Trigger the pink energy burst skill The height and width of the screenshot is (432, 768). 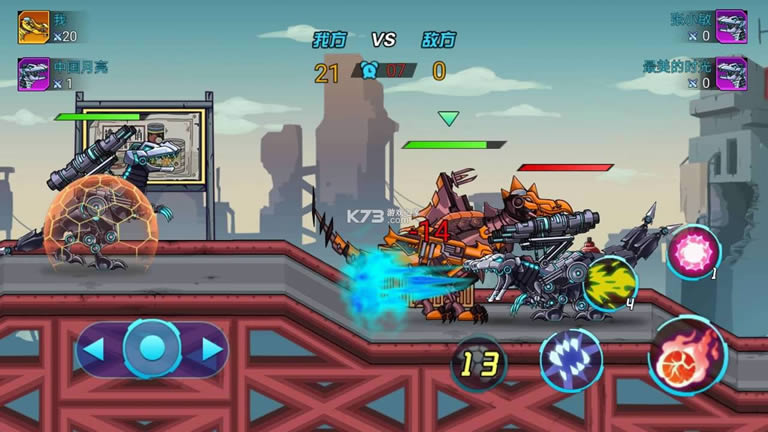click(691, 250)
